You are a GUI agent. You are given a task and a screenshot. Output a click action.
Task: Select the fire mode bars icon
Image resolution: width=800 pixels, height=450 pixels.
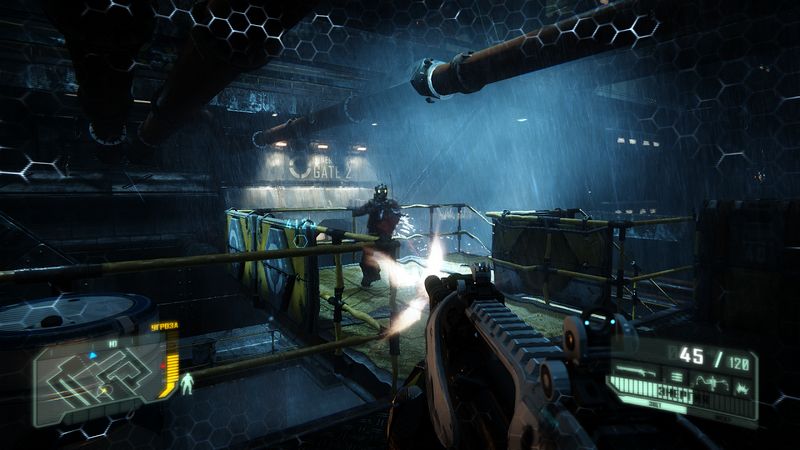pos(675,376)
